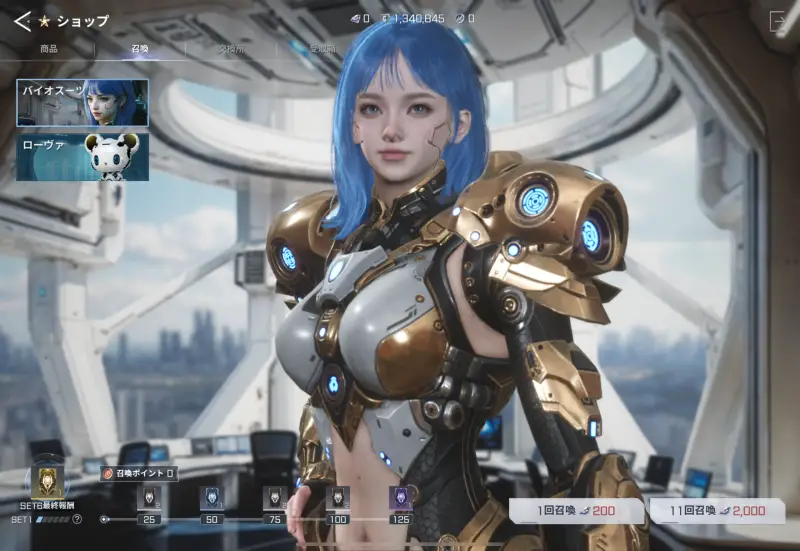The width and height of the screenshot is (800, 551).
Task: Choose the ローヴァ summon banner
Action: (82, 157)
